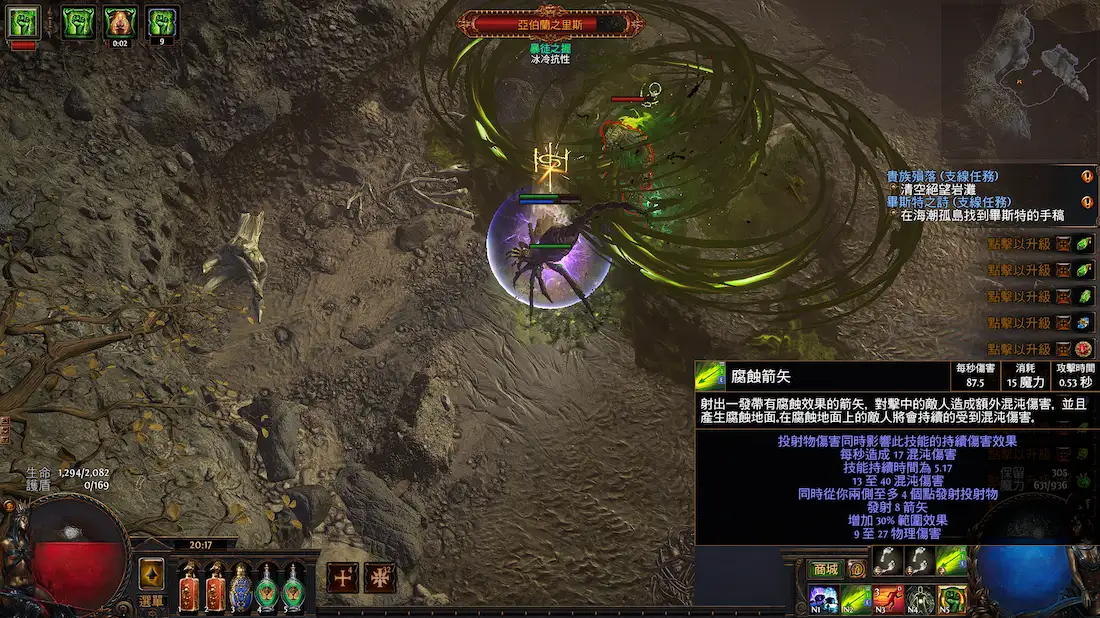Level up the blue skill gem
Image resolution: width=1100 pixels, height=618 pixels.
(x=1085, y=323)
